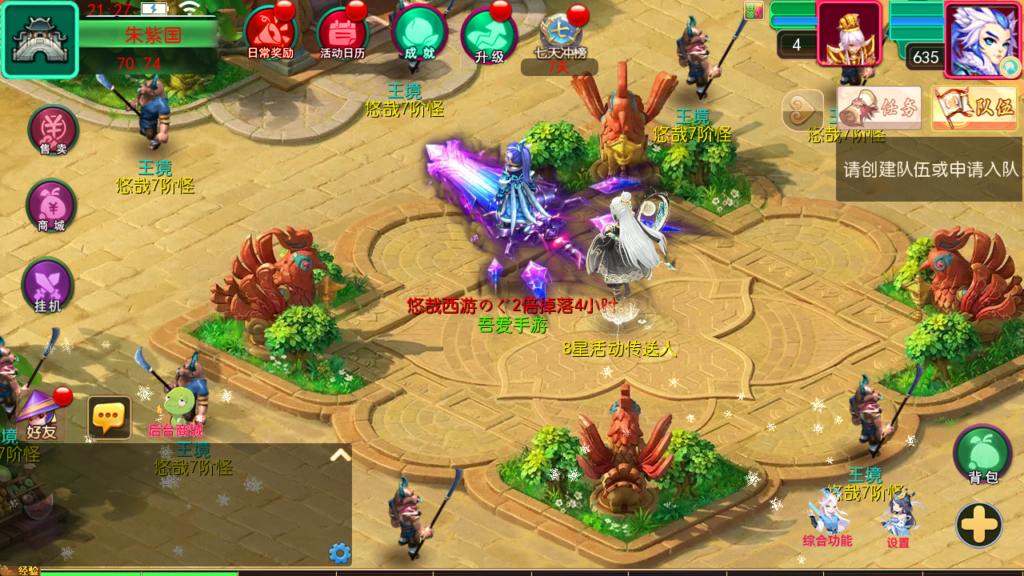The image size is (1024, 576).
Task: Open the 朱紫国 minimap icon
Action: click(40, 40)
